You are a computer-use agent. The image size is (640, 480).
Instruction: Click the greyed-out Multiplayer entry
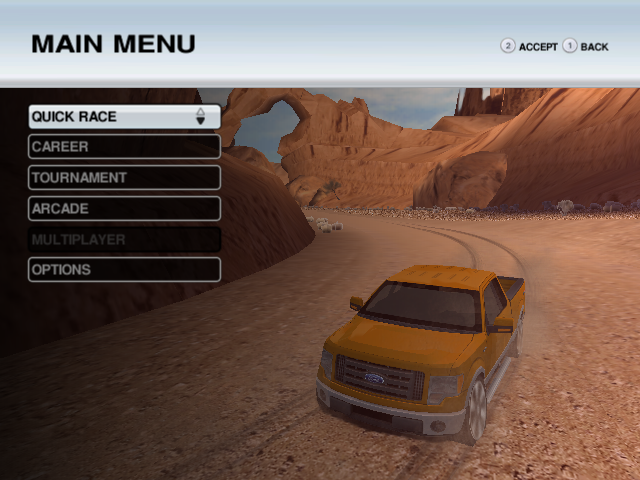pos(124,240)
